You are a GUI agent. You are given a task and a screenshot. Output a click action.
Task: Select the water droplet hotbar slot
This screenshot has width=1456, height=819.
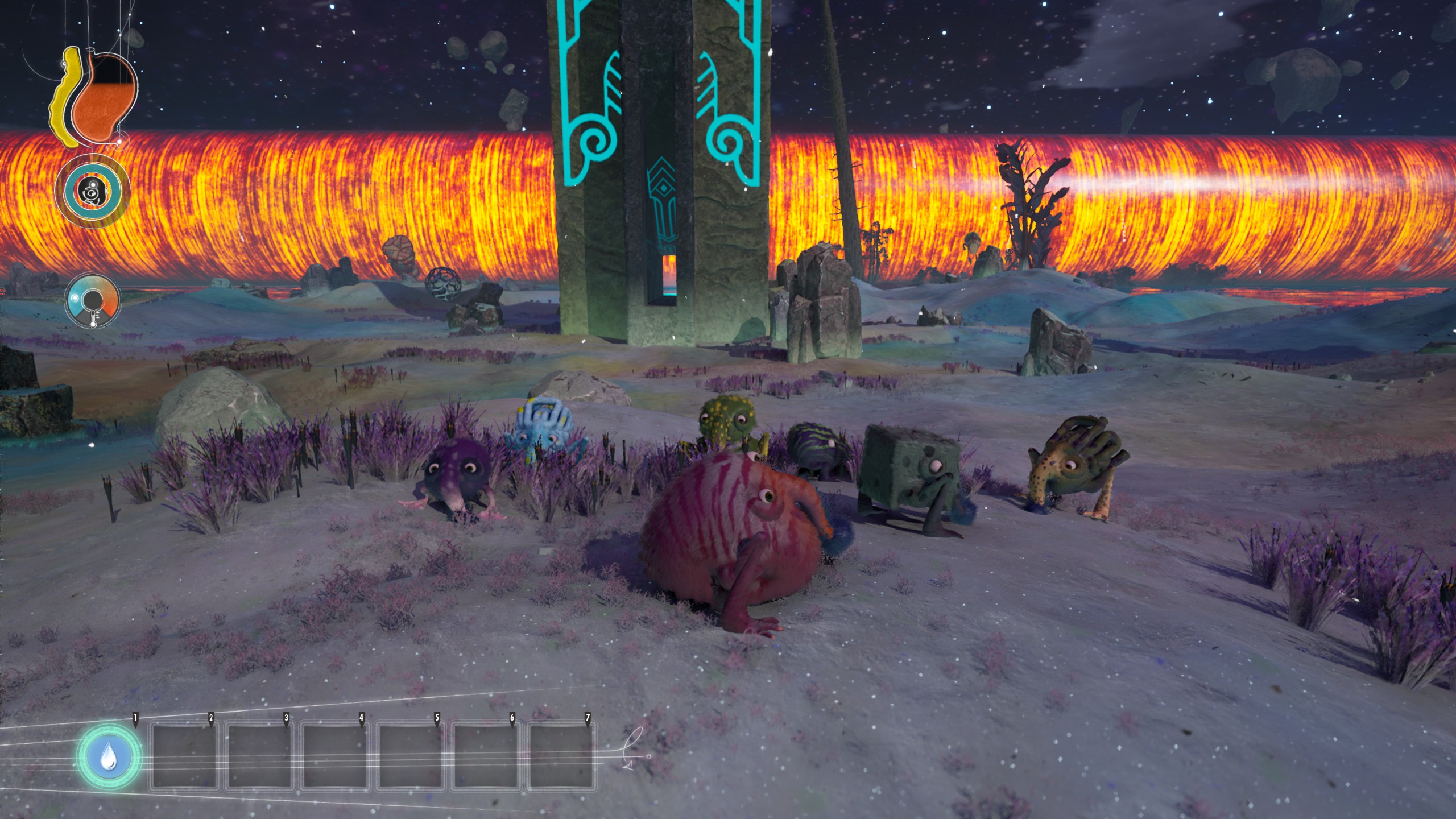point(108,758)
